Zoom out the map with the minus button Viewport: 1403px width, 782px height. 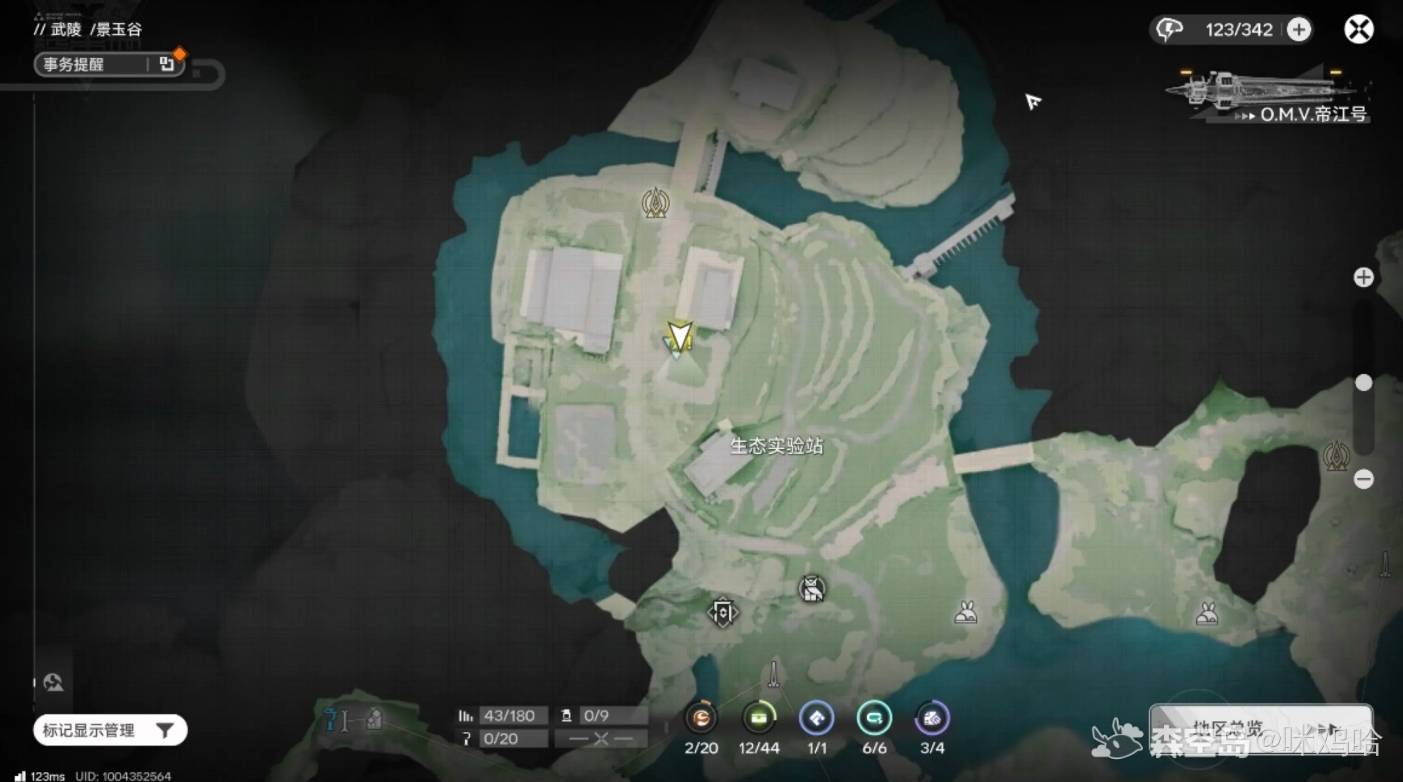[x=1363, y=479]
